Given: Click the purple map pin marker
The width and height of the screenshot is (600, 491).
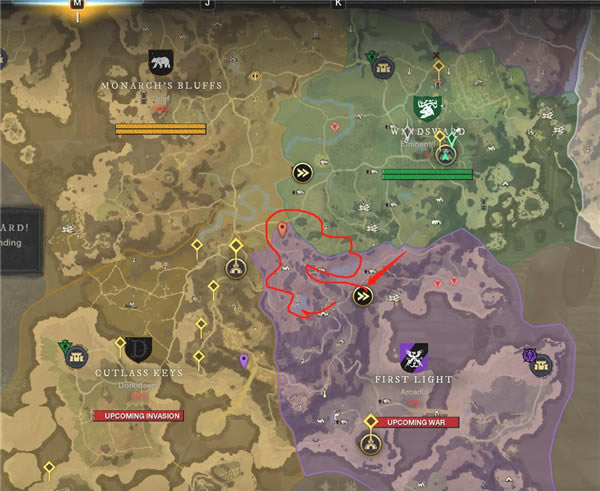Looking at the screenshot, I should tap(244, 360).
